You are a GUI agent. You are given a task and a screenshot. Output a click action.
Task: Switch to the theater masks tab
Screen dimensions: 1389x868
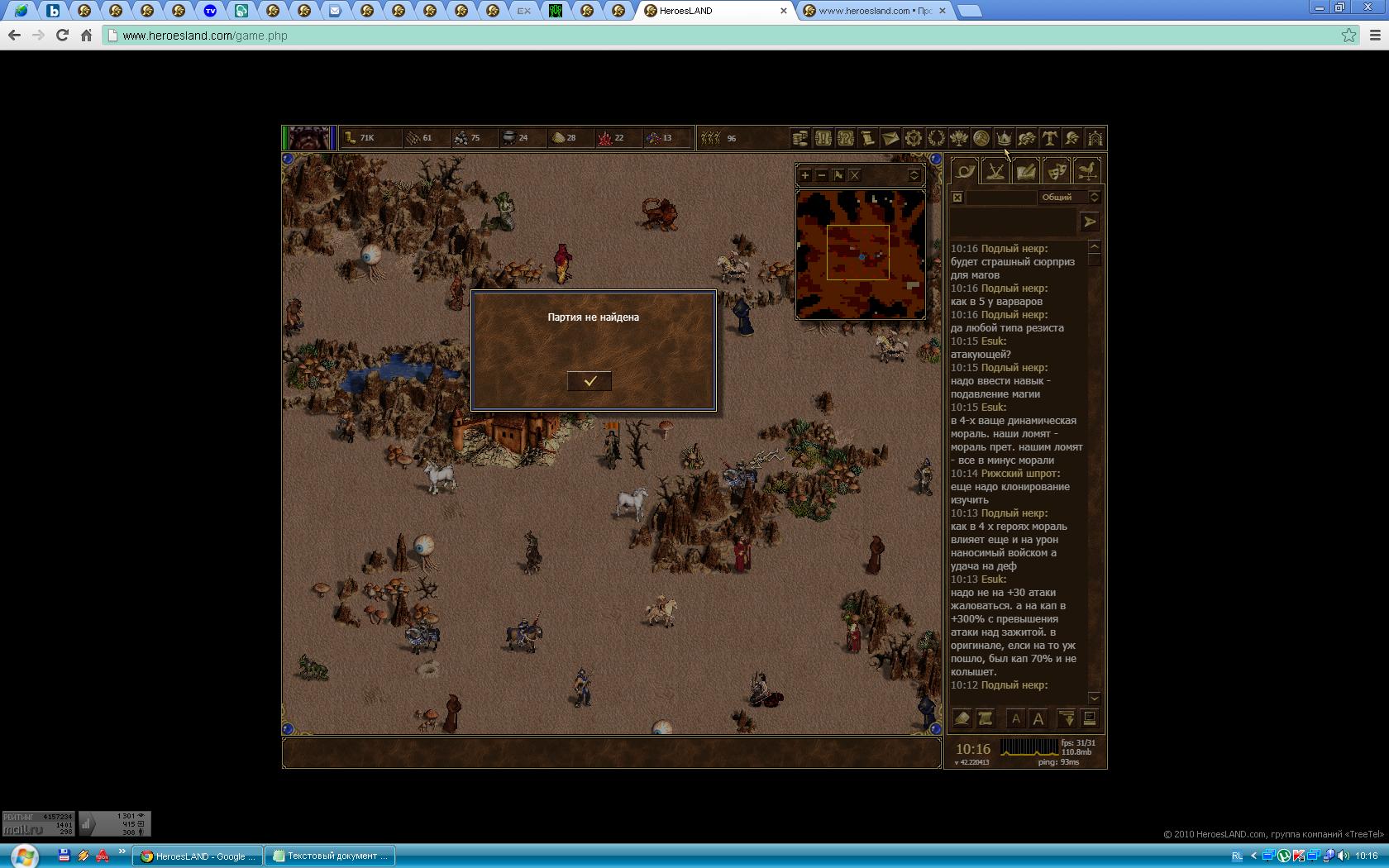point(1057,172)
